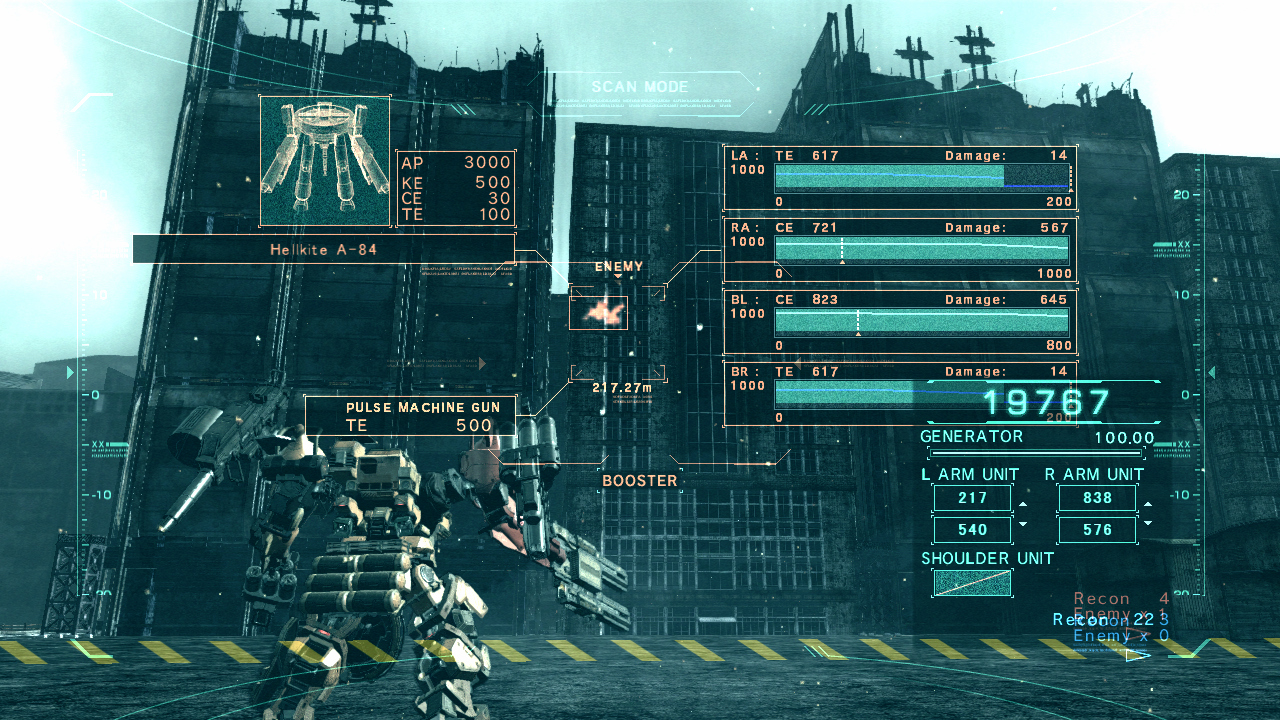Image resolution: width=1280 pixels, height=720 pixels.
Task: Select the Hellkite A-84 enemy portrait
Action: (x=325, y=161)
